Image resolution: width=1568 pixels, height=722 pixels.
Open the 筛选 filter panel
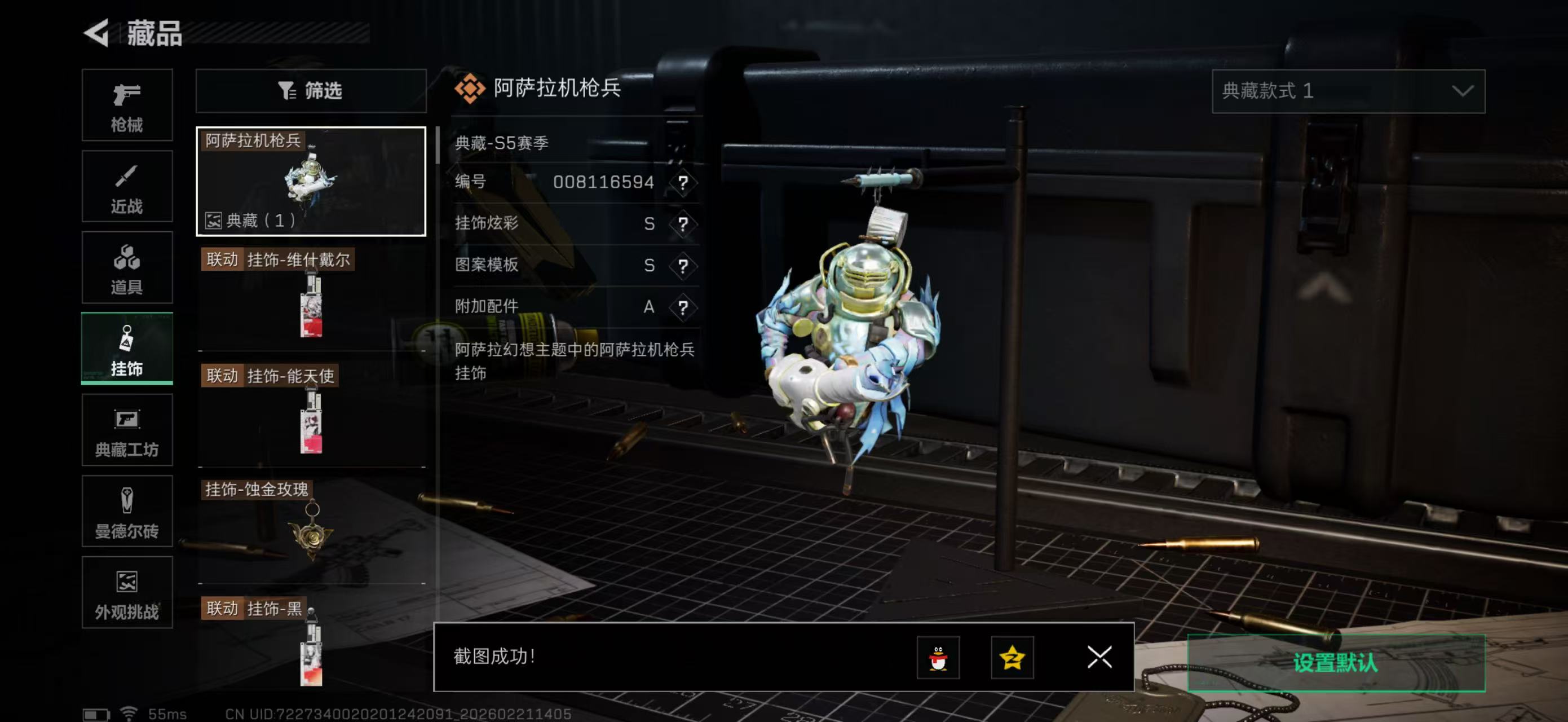click(311, 91)
